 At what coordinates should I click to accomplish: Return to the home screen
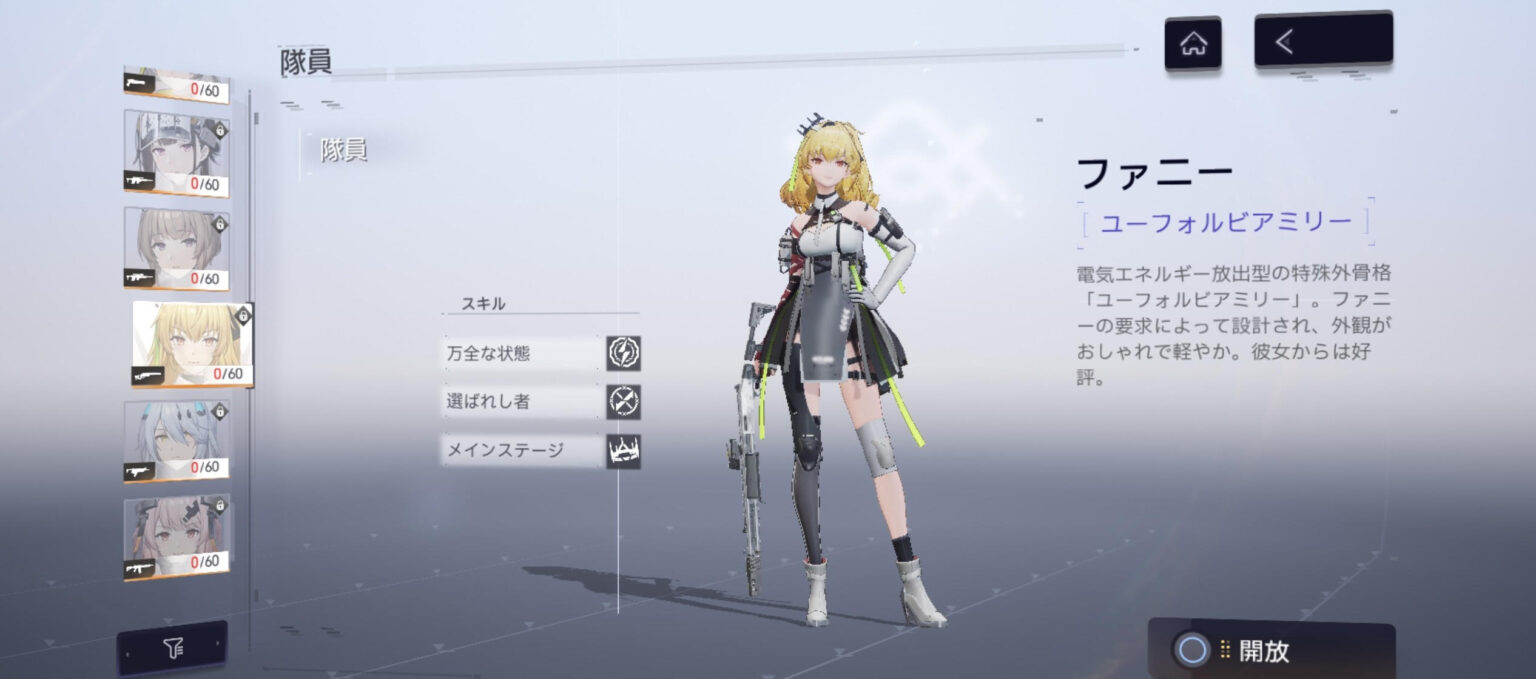point(1192,44)
